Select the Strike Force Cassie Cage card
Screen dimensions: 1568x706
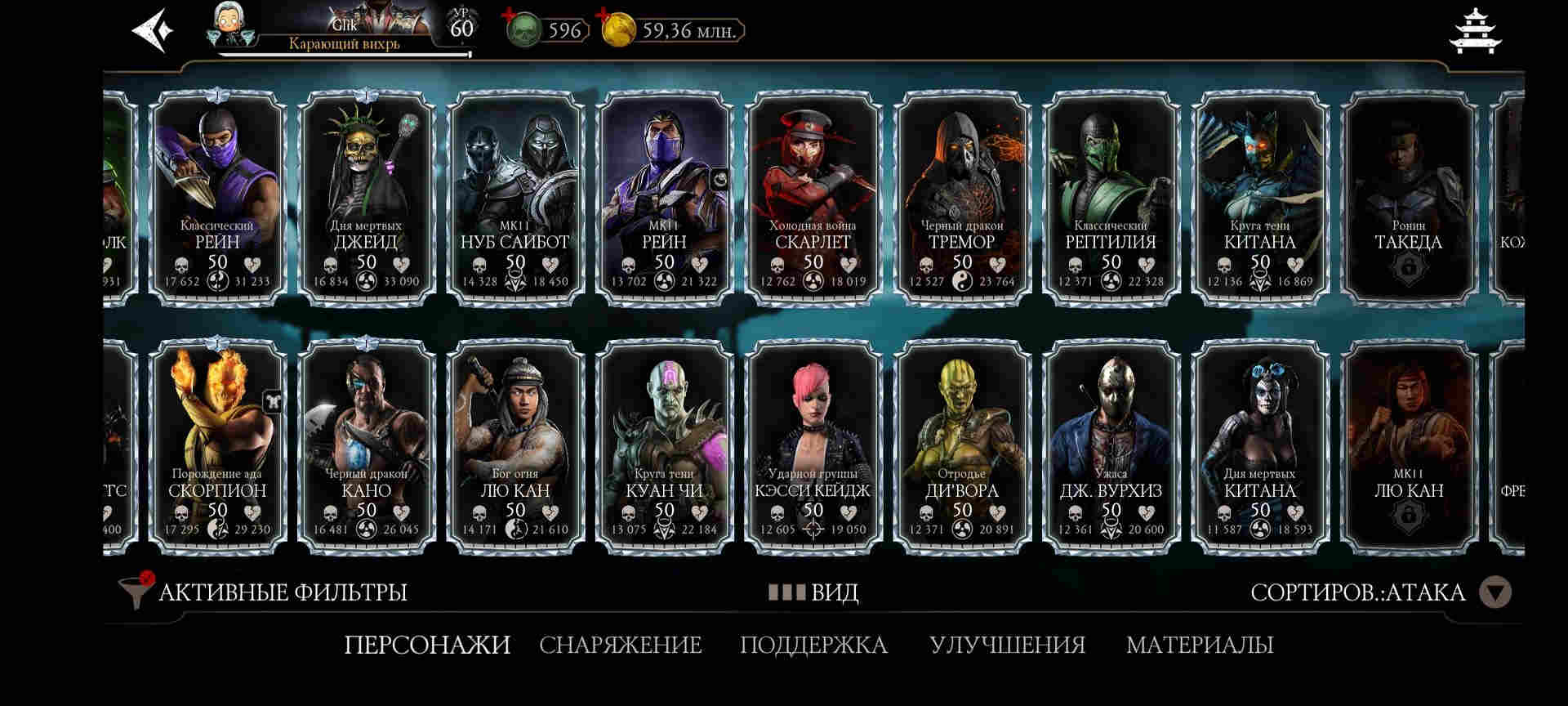coord(813,446)
